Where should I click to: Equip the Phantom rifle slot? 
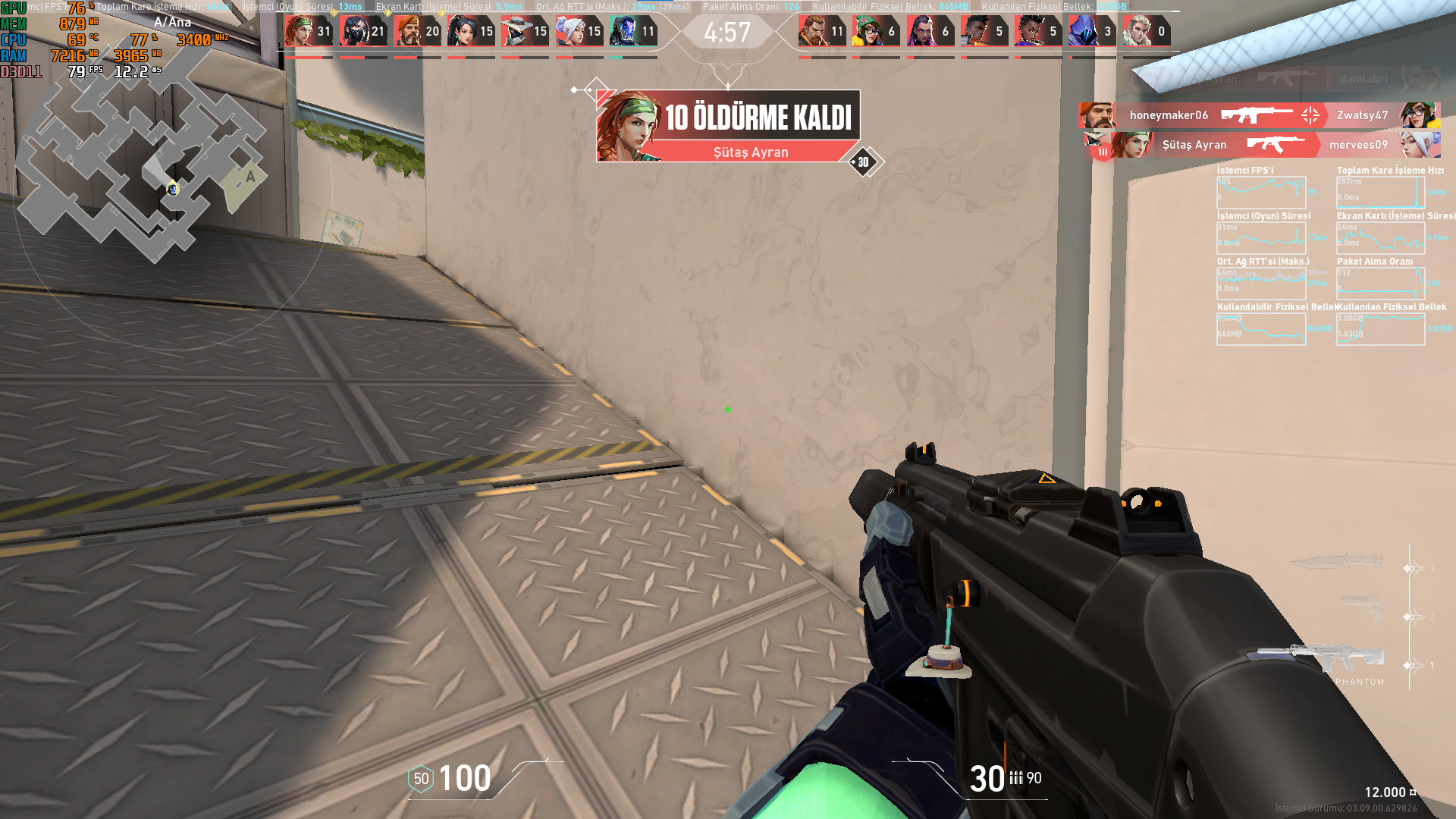point(1321,659)
